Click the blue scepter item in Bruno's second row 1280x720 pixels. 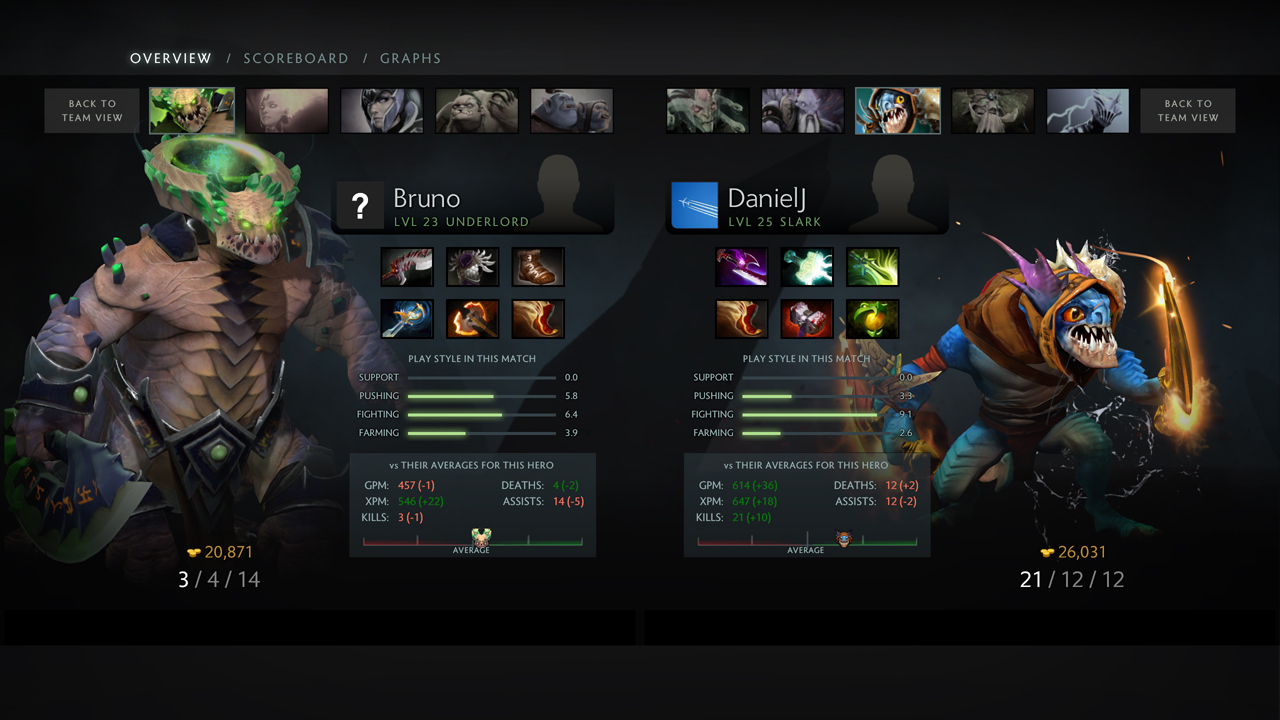coord(407,318)
